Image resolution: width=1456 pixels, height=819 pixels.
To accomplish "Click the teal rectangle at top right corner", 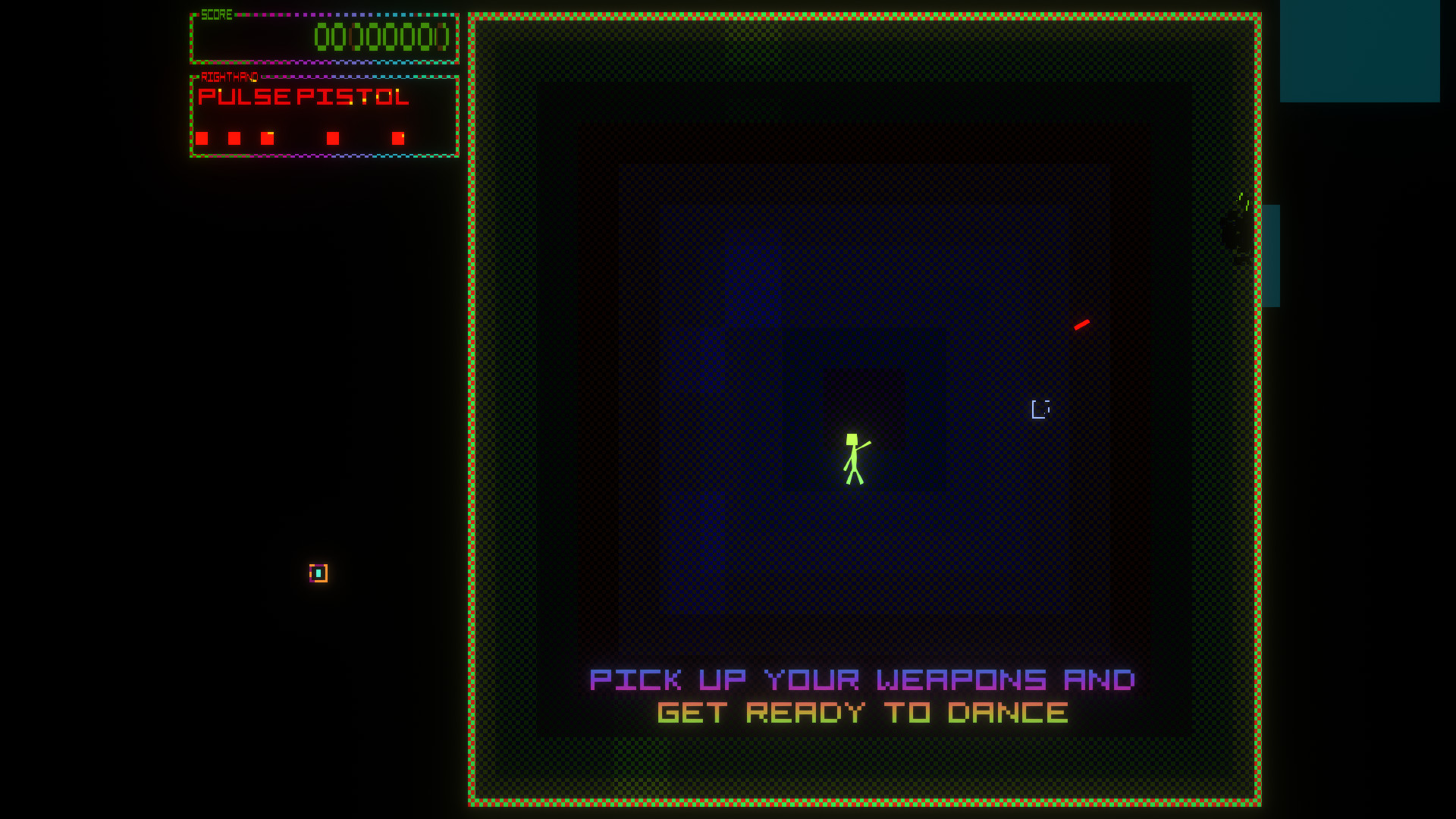I will (1361, 52).
